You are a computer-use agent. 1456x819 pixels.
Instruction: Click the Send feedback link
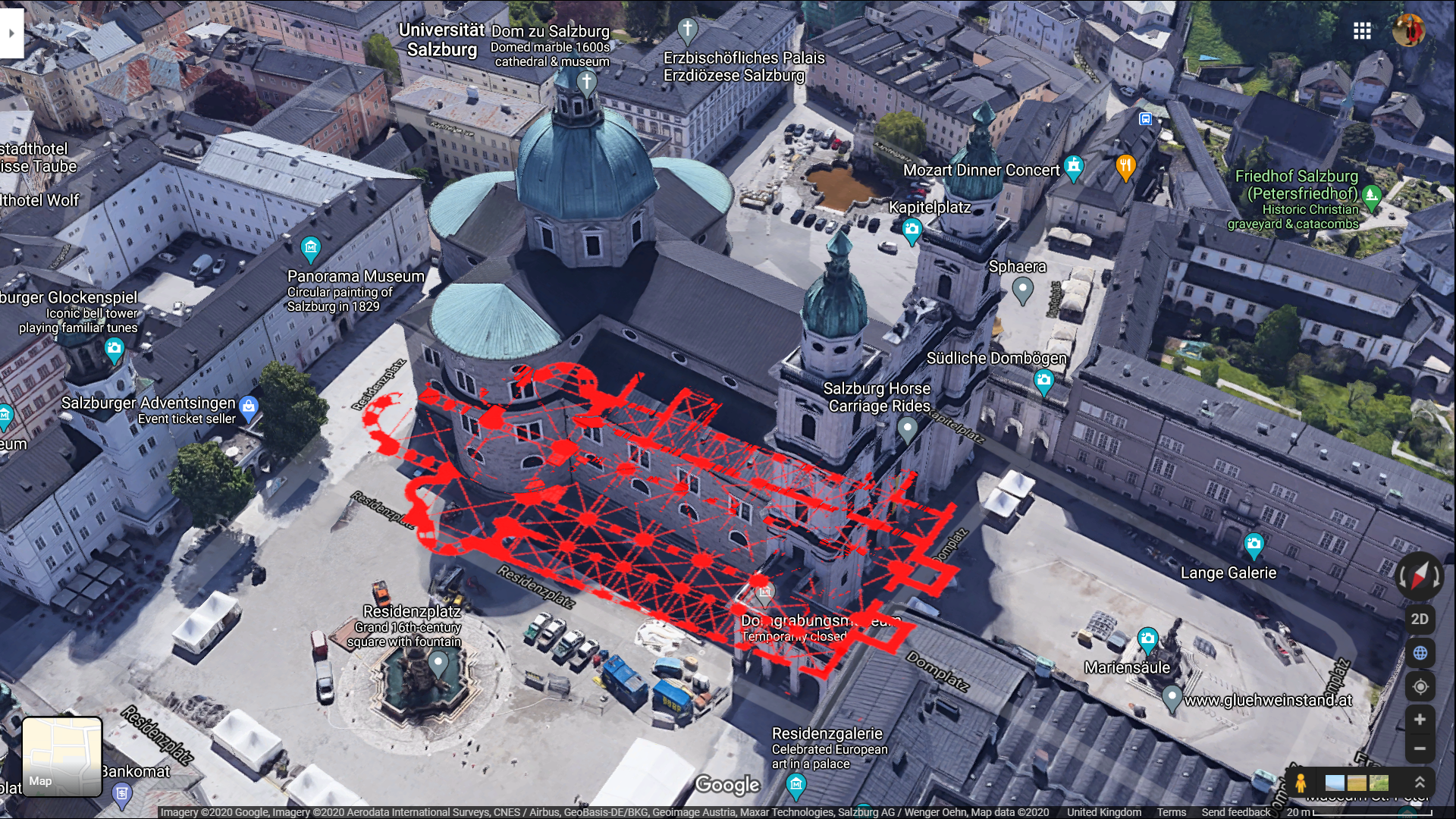tap(1235, 812)
